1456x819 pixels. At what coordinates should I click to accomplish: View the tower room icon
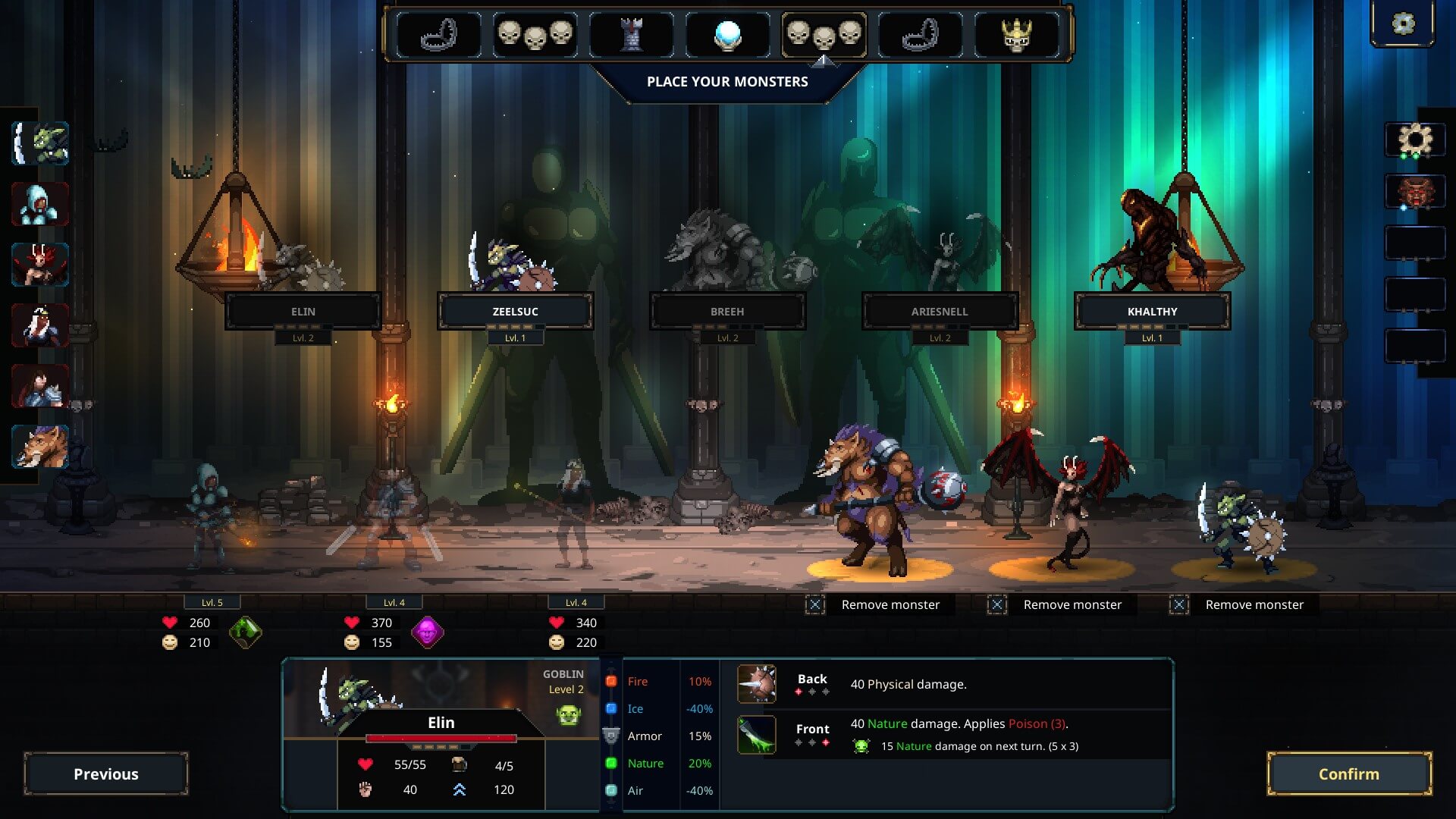(x=631, y=35)
